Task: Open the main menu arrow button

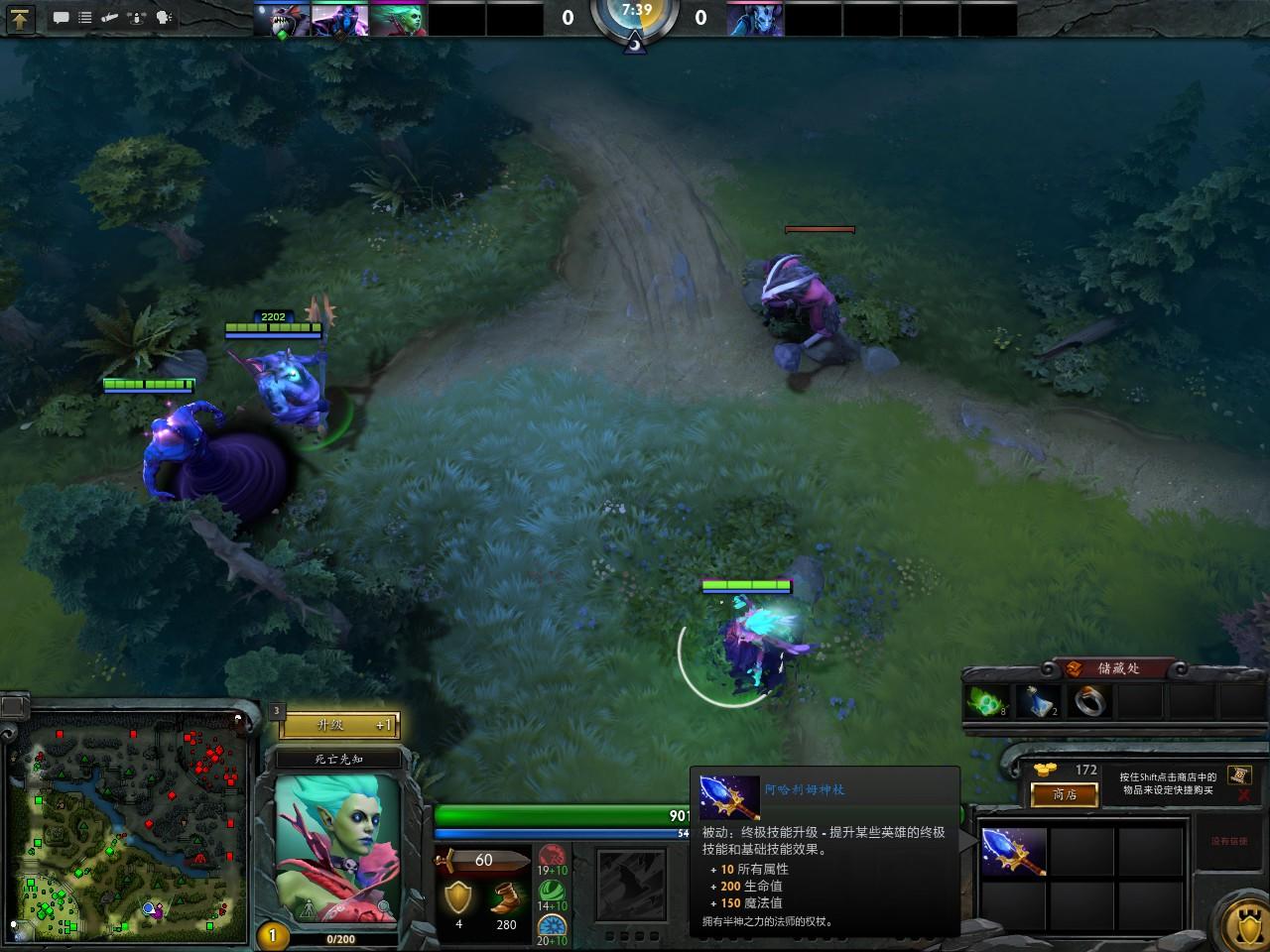Action: [20, 18]
